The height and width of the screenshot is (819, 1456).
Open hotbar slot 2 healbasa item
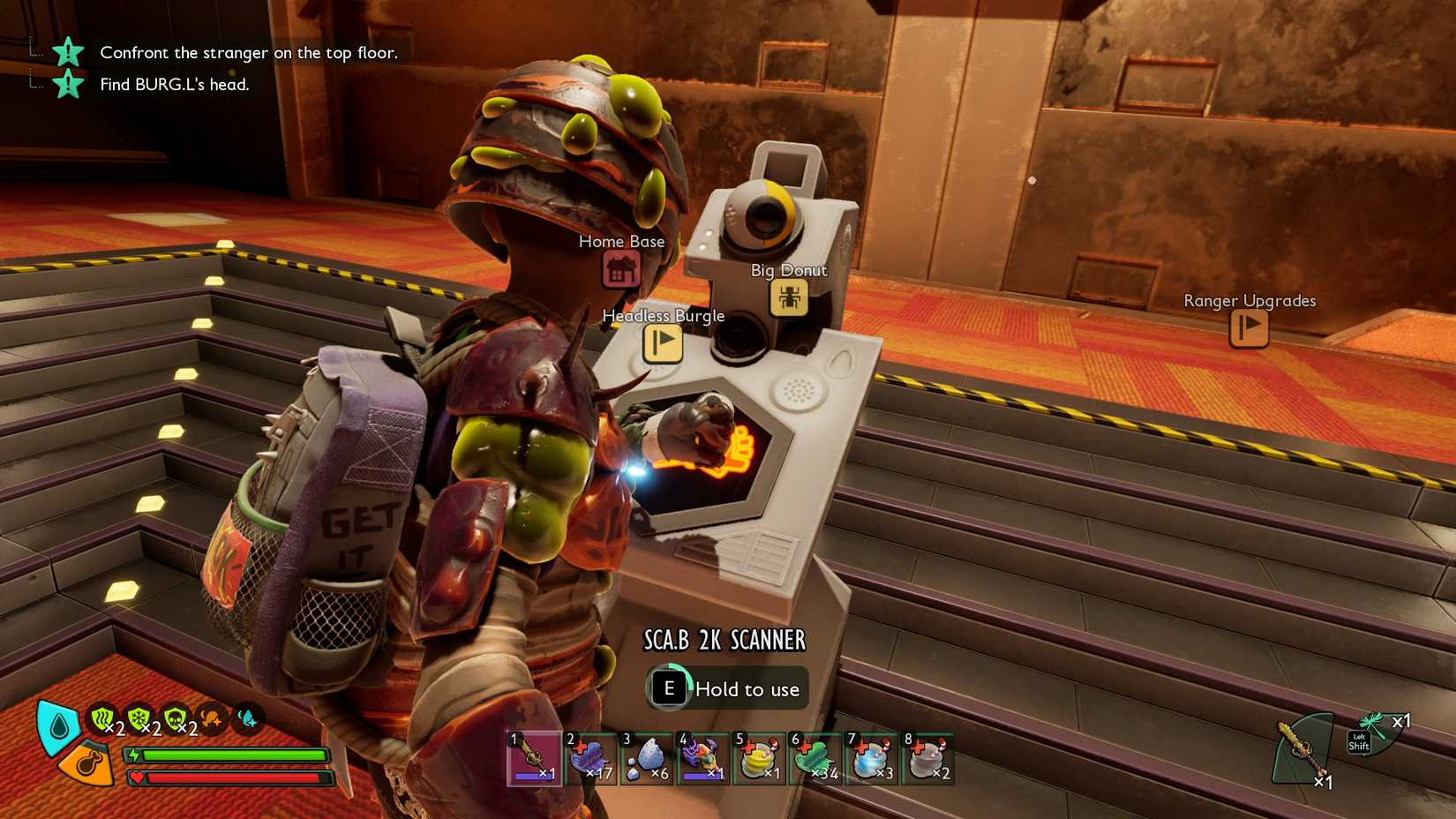point(590,757)
